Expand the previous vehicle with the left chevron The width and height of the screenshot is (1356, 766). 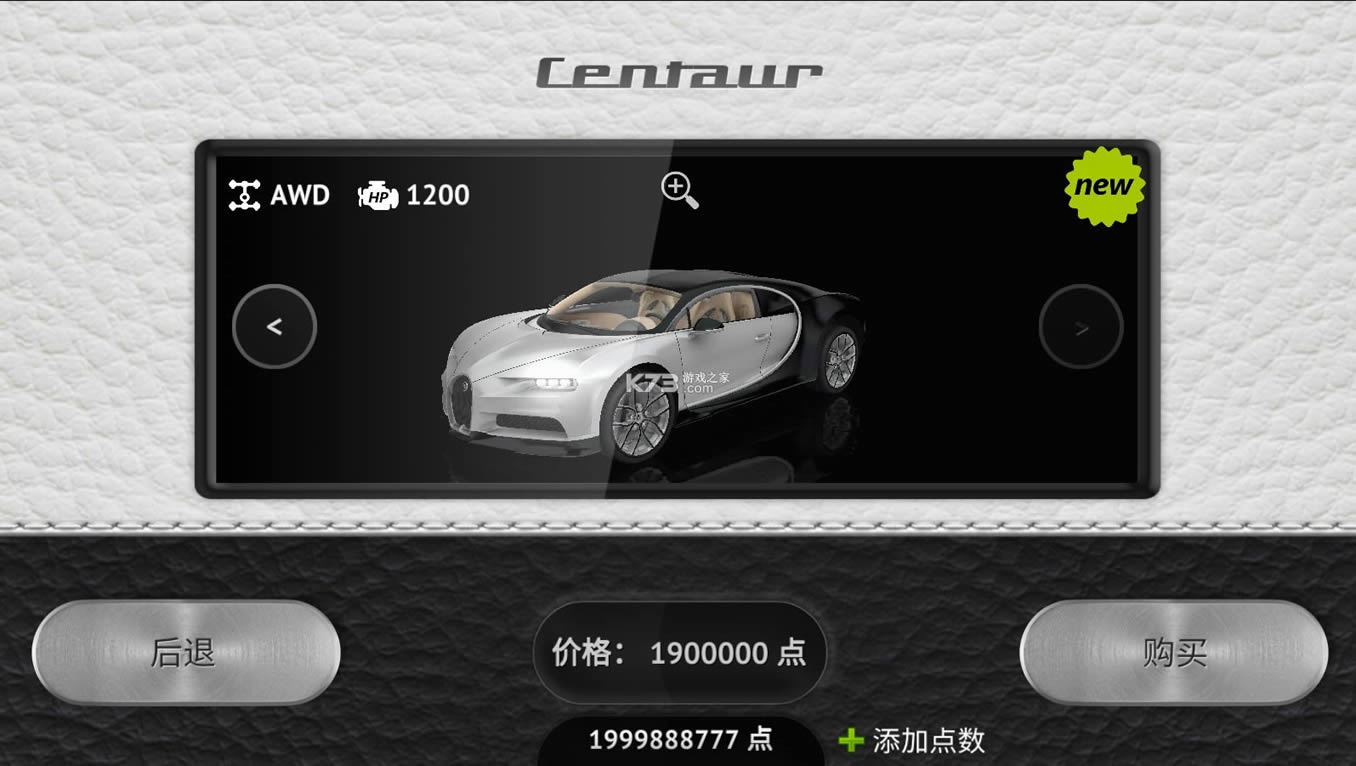[x=275, y=327]
